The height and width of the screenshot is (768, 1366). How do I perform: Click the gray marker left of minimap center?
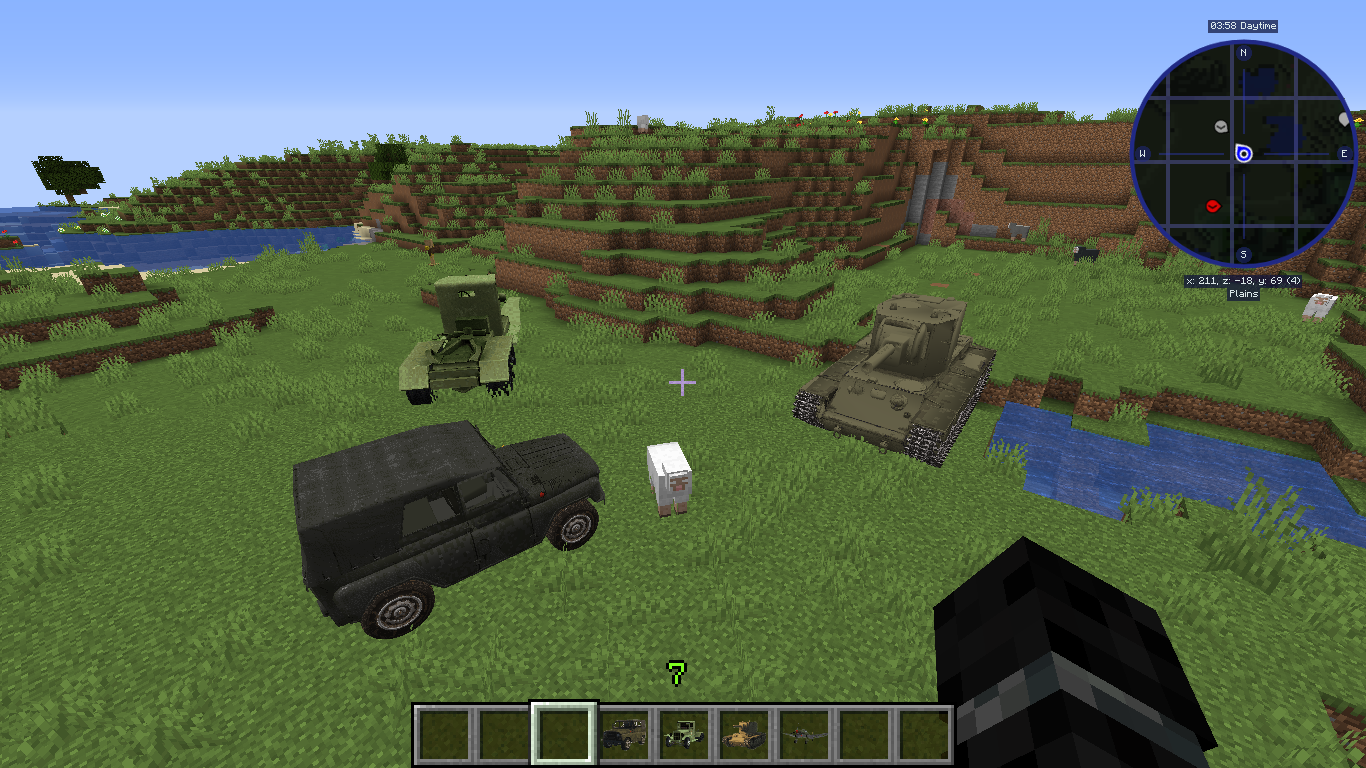tap(1220, 127)
